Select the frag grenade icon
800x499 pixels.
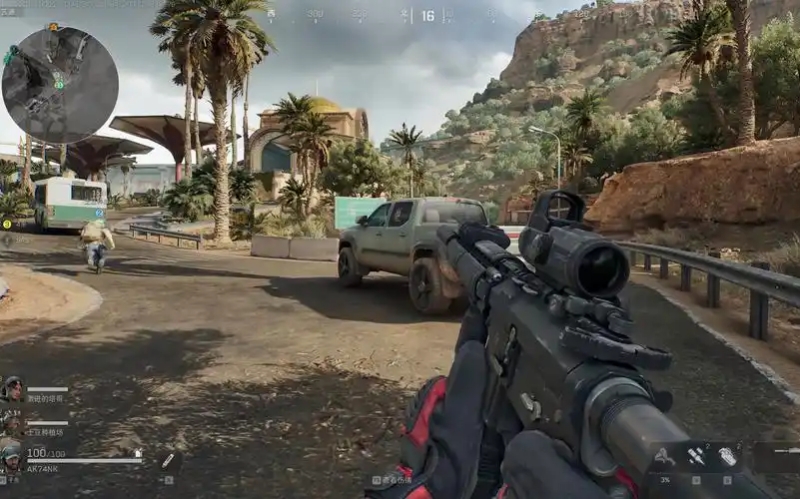[x=727, y=456]
